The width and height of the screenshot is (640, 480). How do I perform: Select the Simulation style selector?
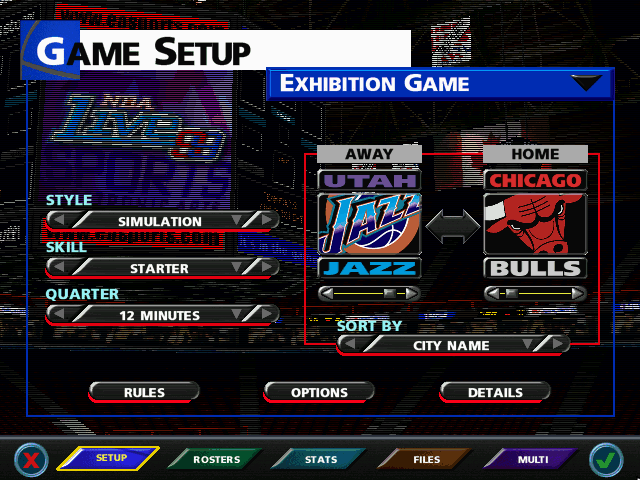pyautogui.click(x=160, y=221)
